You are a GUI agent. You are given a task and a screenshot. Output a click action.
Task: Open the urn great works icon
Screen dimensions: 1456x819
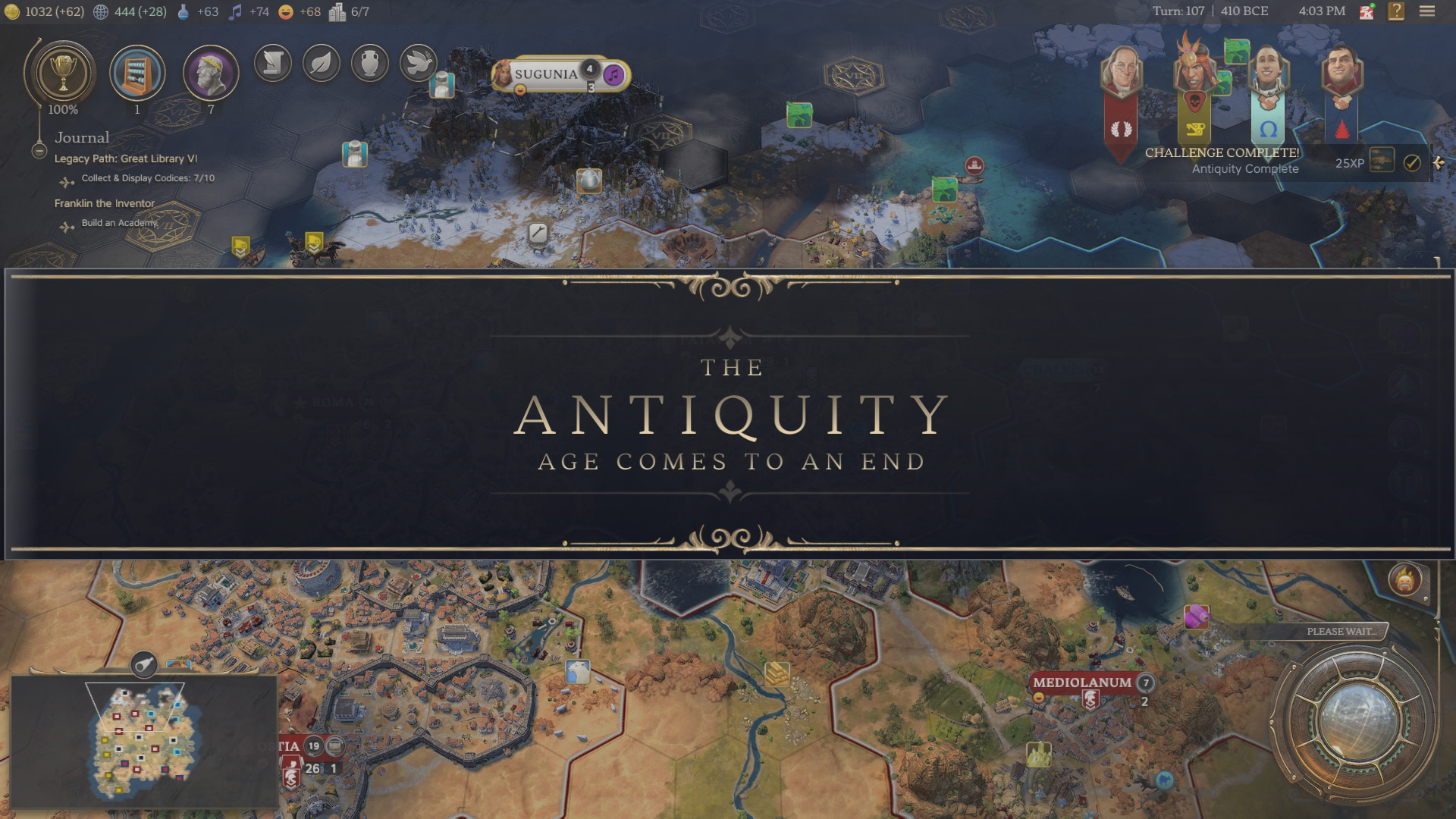click(370, 63)
